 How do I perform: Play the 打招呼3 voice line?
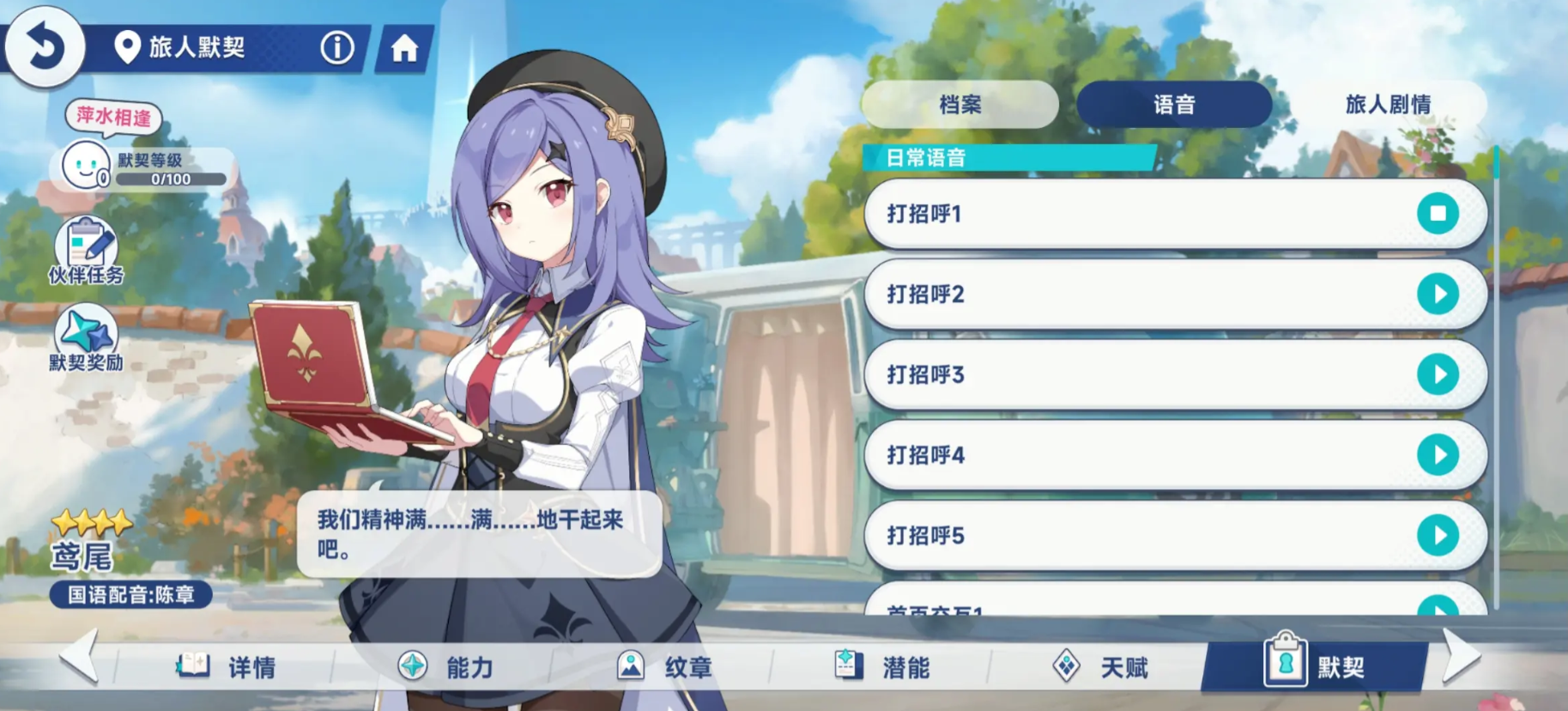coord(1438,374)
